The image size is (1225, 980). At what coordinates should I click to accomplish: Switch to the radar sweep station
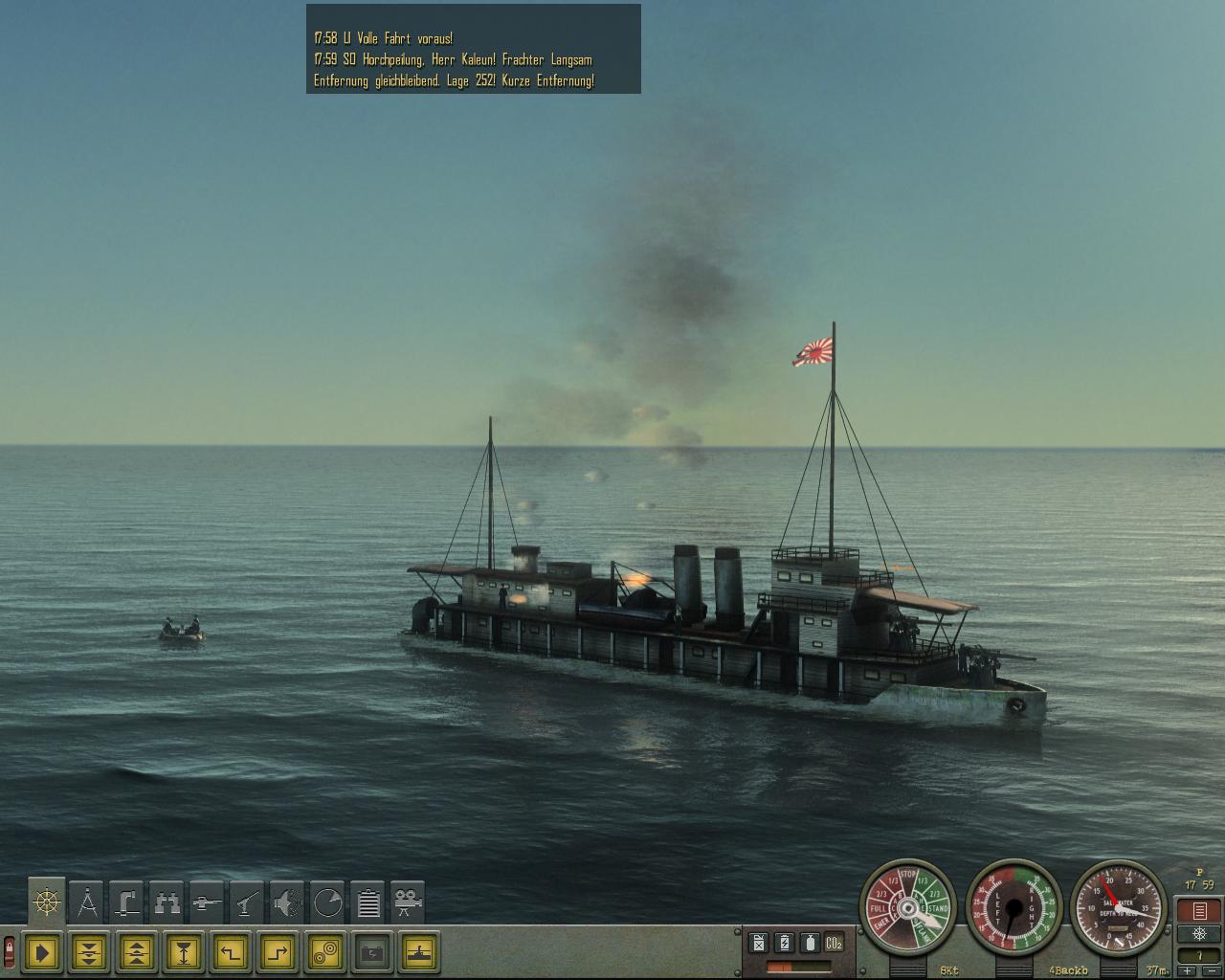tap(328, 902)
